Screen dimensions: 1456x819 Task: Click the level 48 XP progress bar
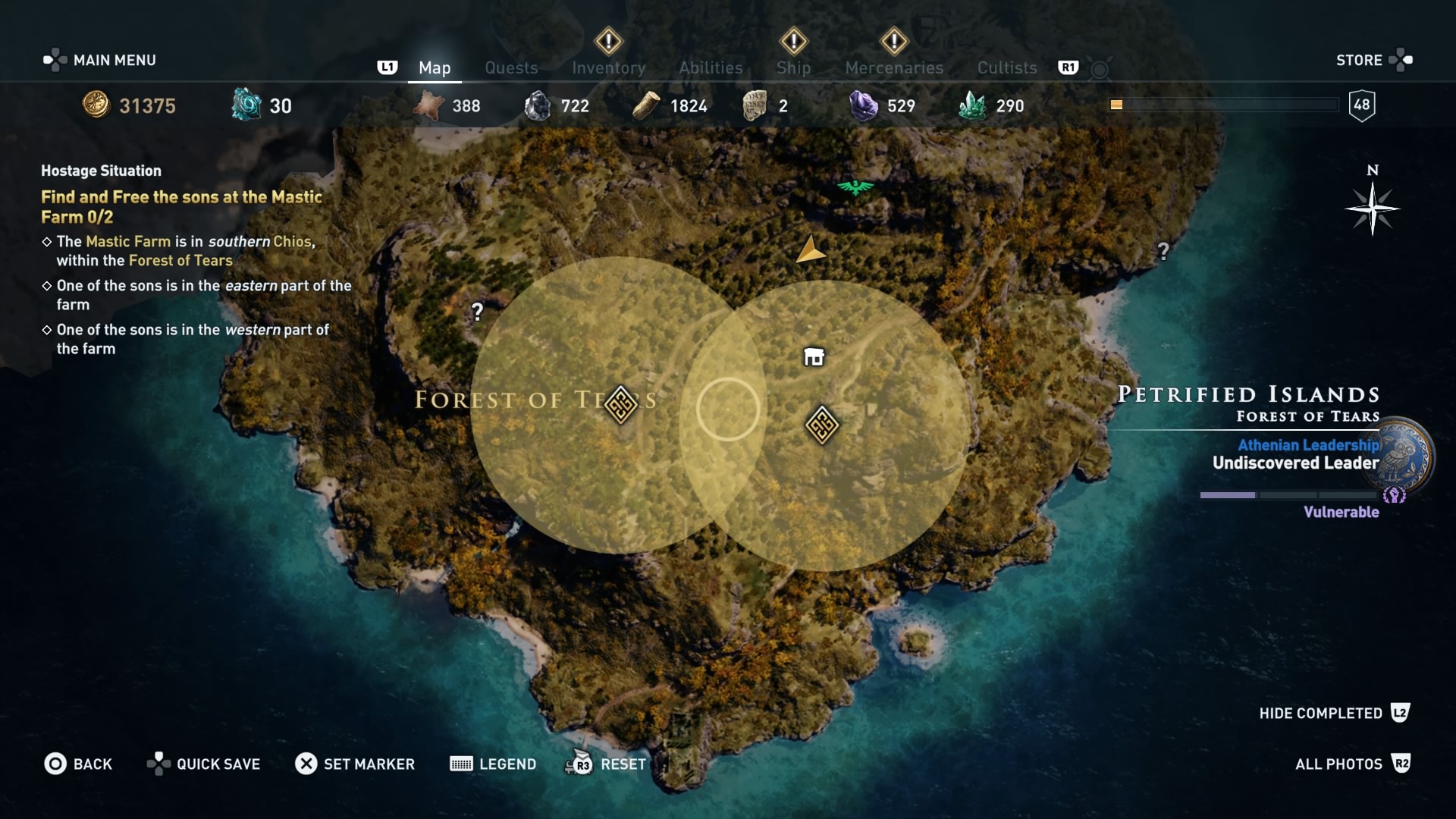click(1222, 105)
